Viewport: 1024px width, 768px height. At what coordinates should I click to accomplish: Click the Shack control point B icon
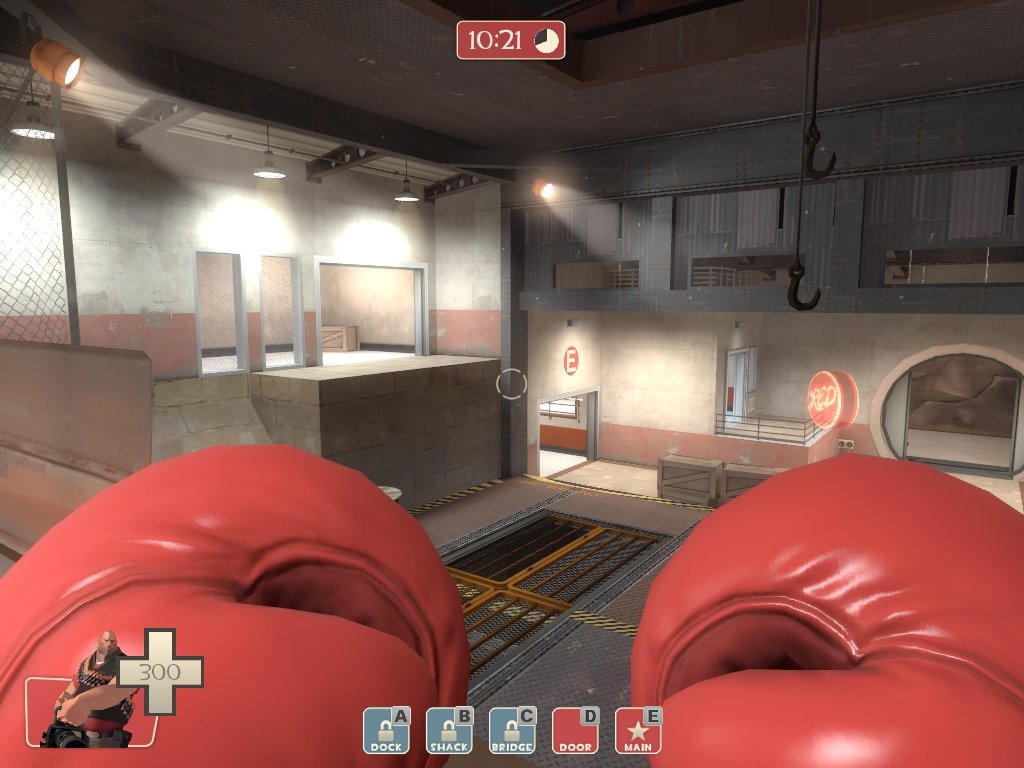449,731
